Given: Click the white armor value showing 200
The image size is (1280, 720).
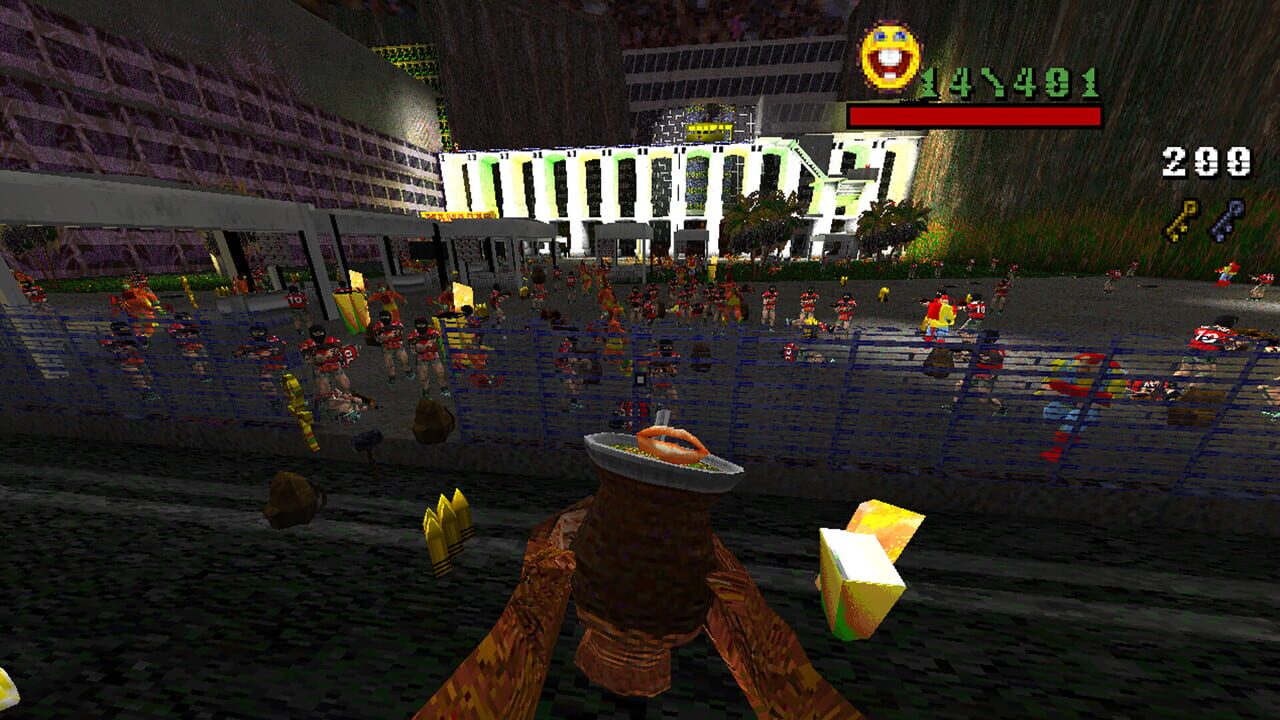Looking at the screenshot, I should pyautogui.click(x=1205, y=160).
